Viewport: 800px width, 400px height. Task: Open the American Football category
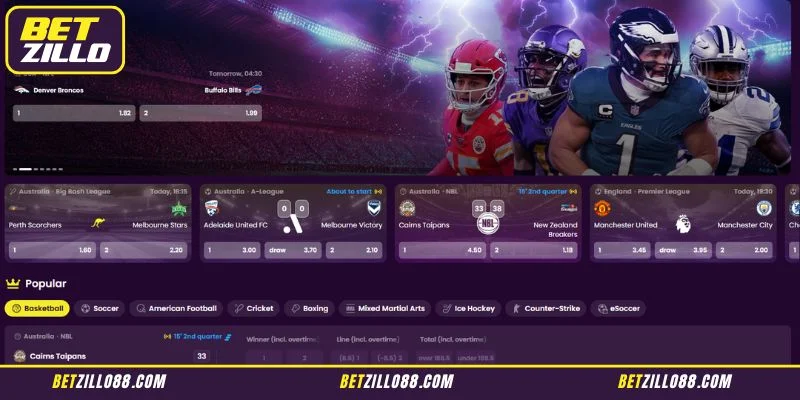(175, 308)
